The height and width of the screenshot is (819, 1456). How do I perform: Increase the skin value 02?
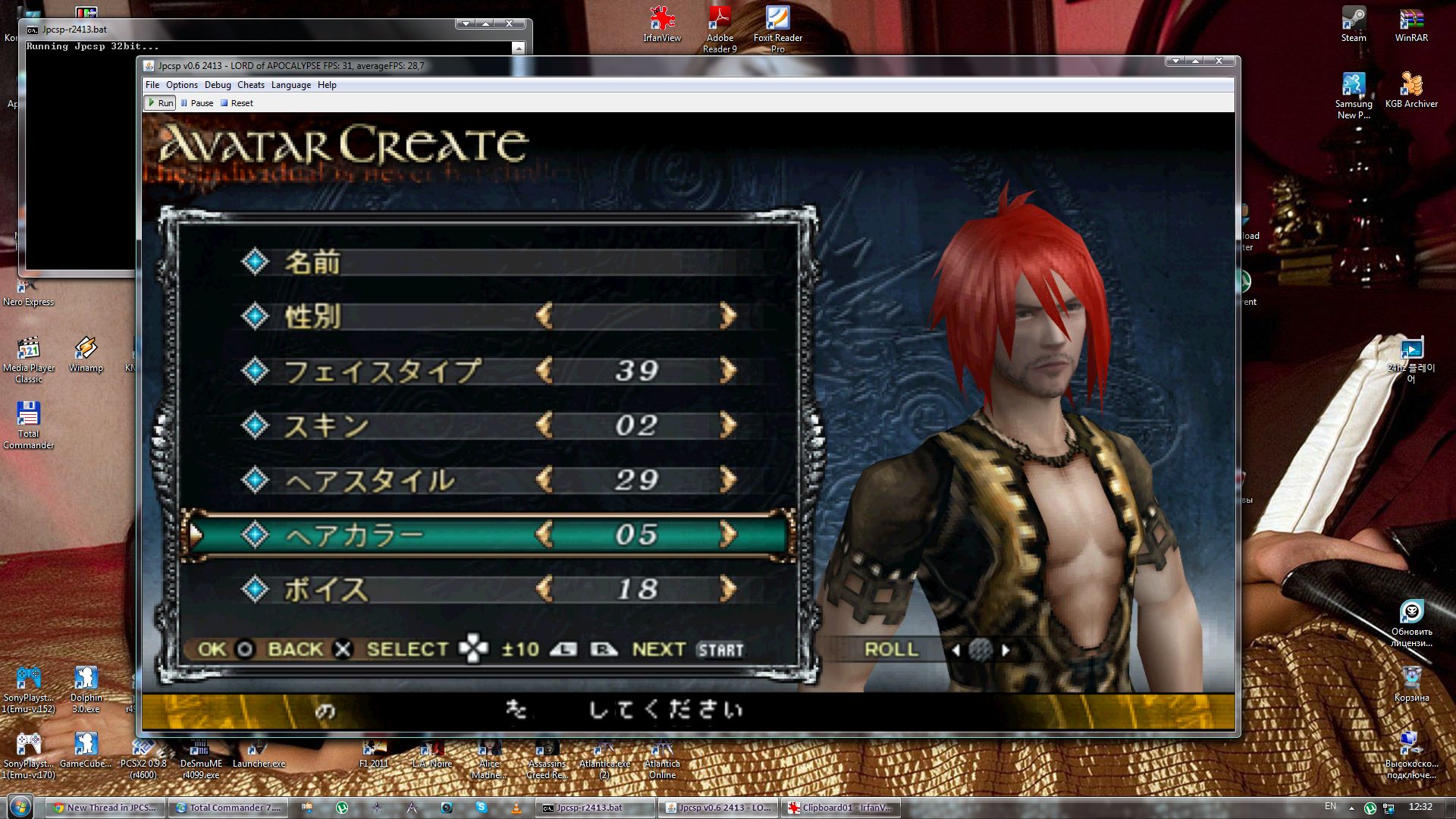(x=728, y=425)
